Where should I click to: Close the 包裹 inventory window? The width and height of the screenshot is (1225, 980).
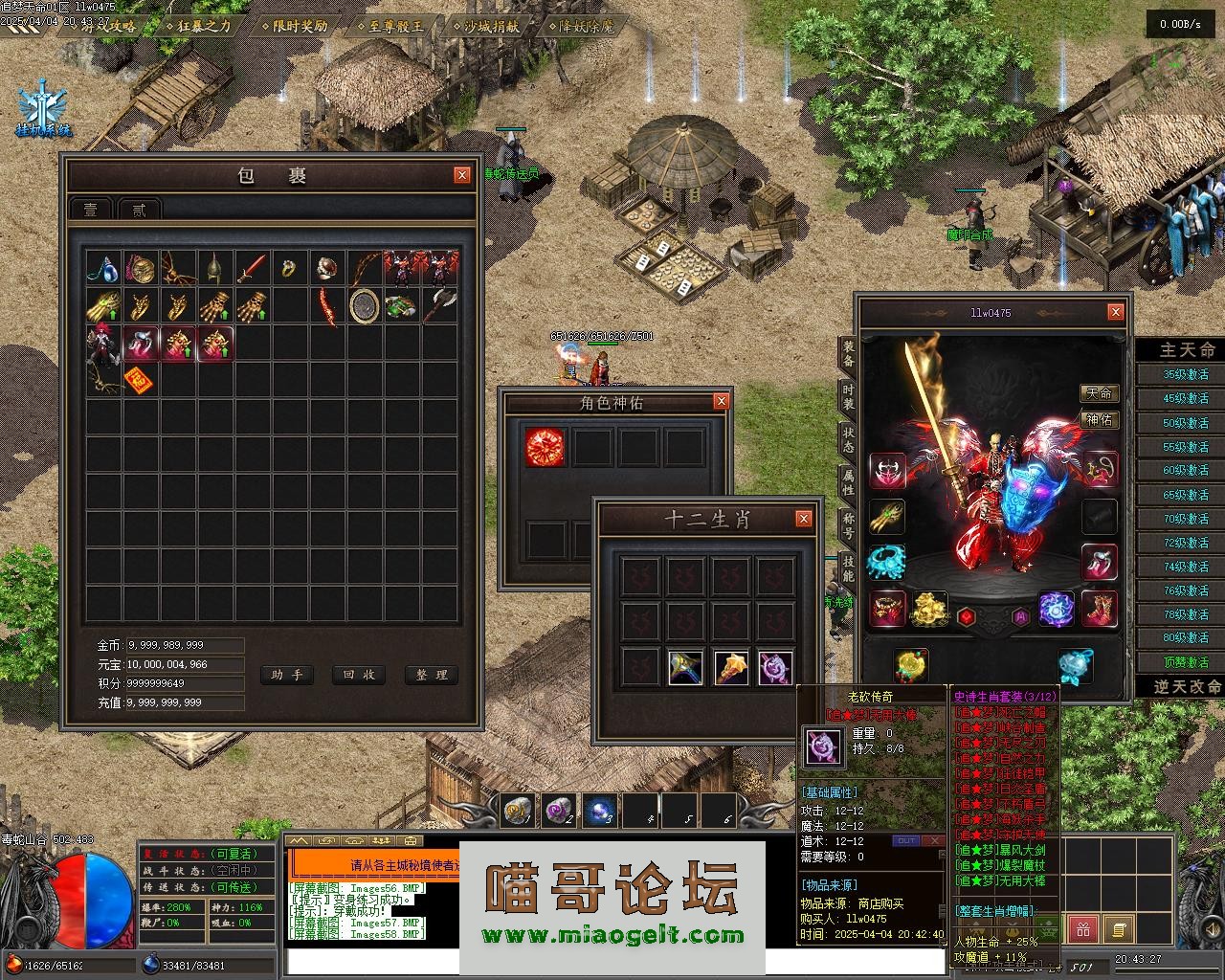(x=462, y=174)
